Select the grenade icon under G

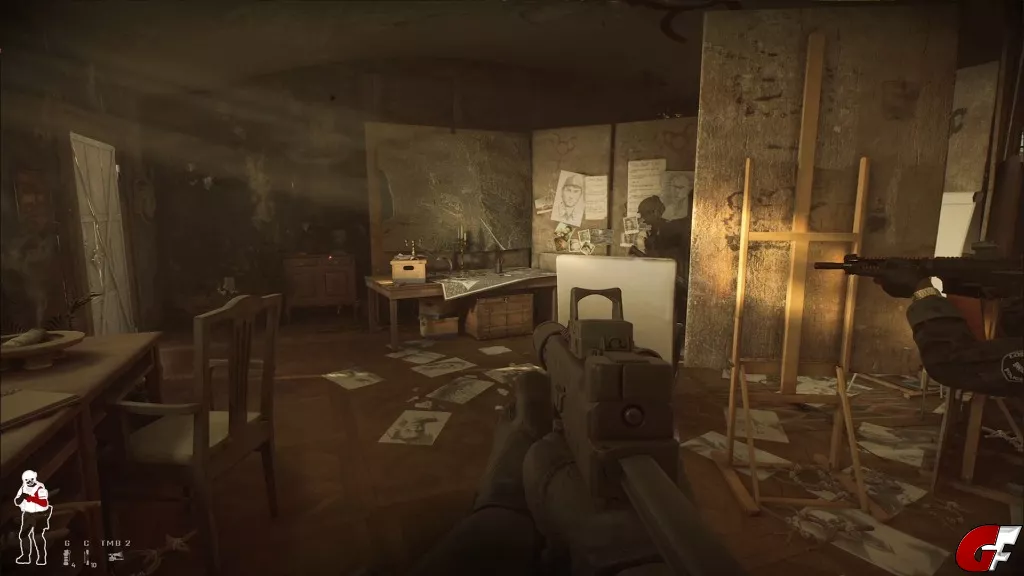pos(68,557)
